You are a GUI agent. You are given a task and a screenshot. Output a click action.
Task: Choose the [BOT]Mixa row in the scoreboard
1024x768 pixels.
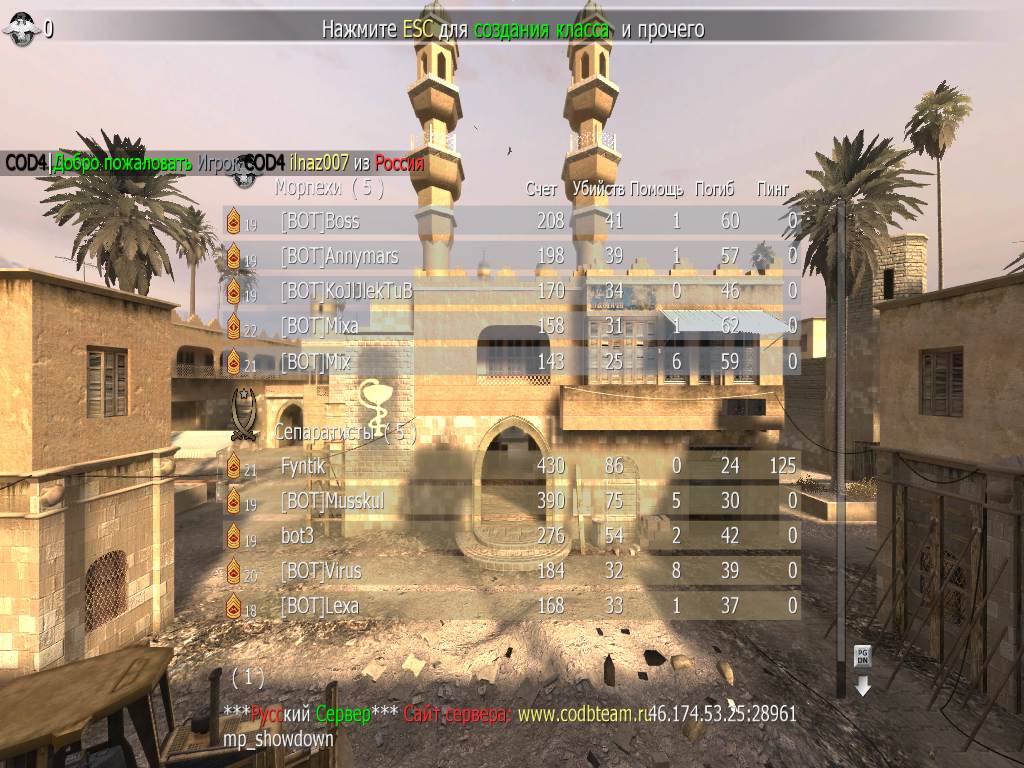(x=510, y=326)
